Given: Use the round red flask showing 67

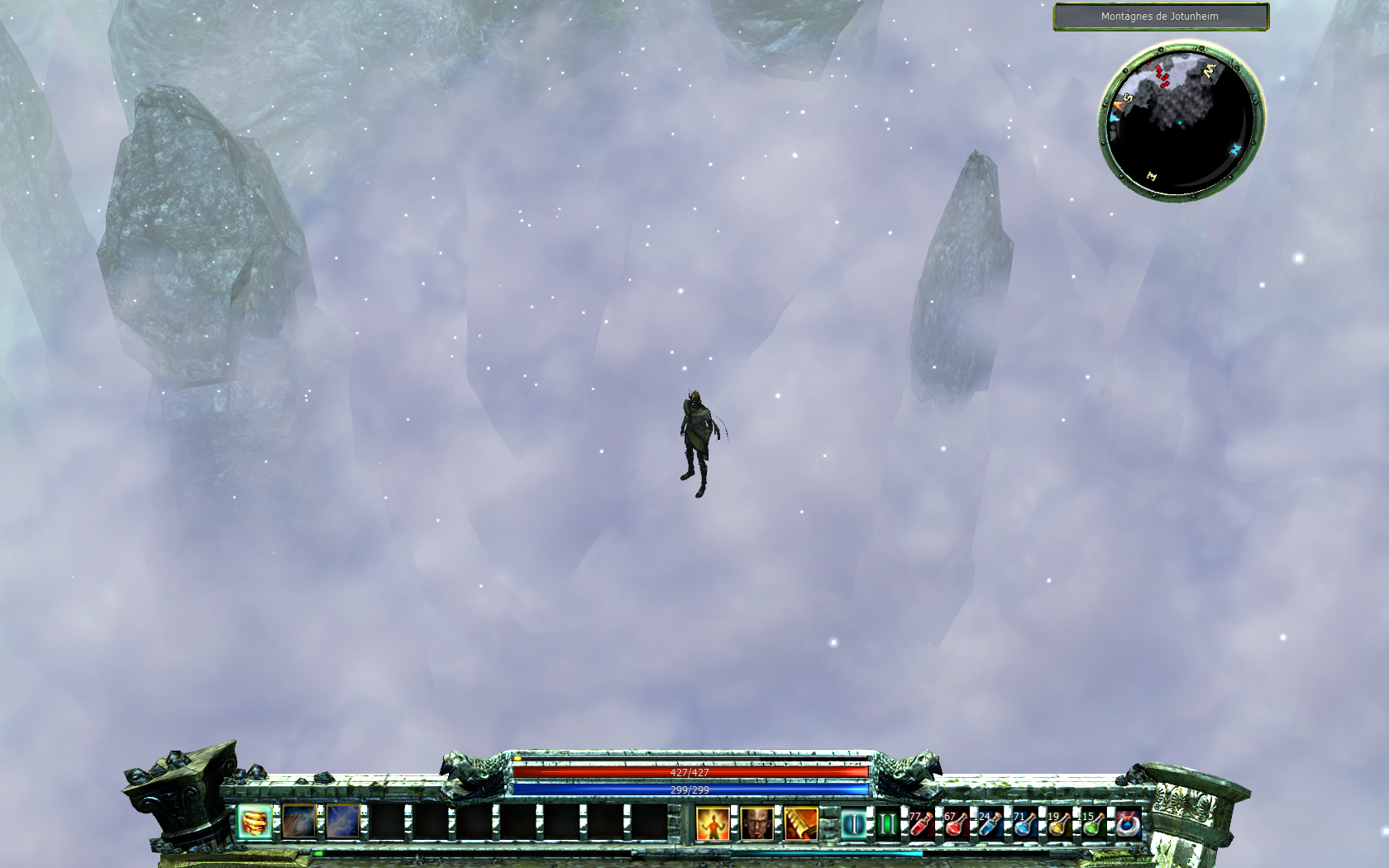Looking at the screenshot, I should [956, 824].
